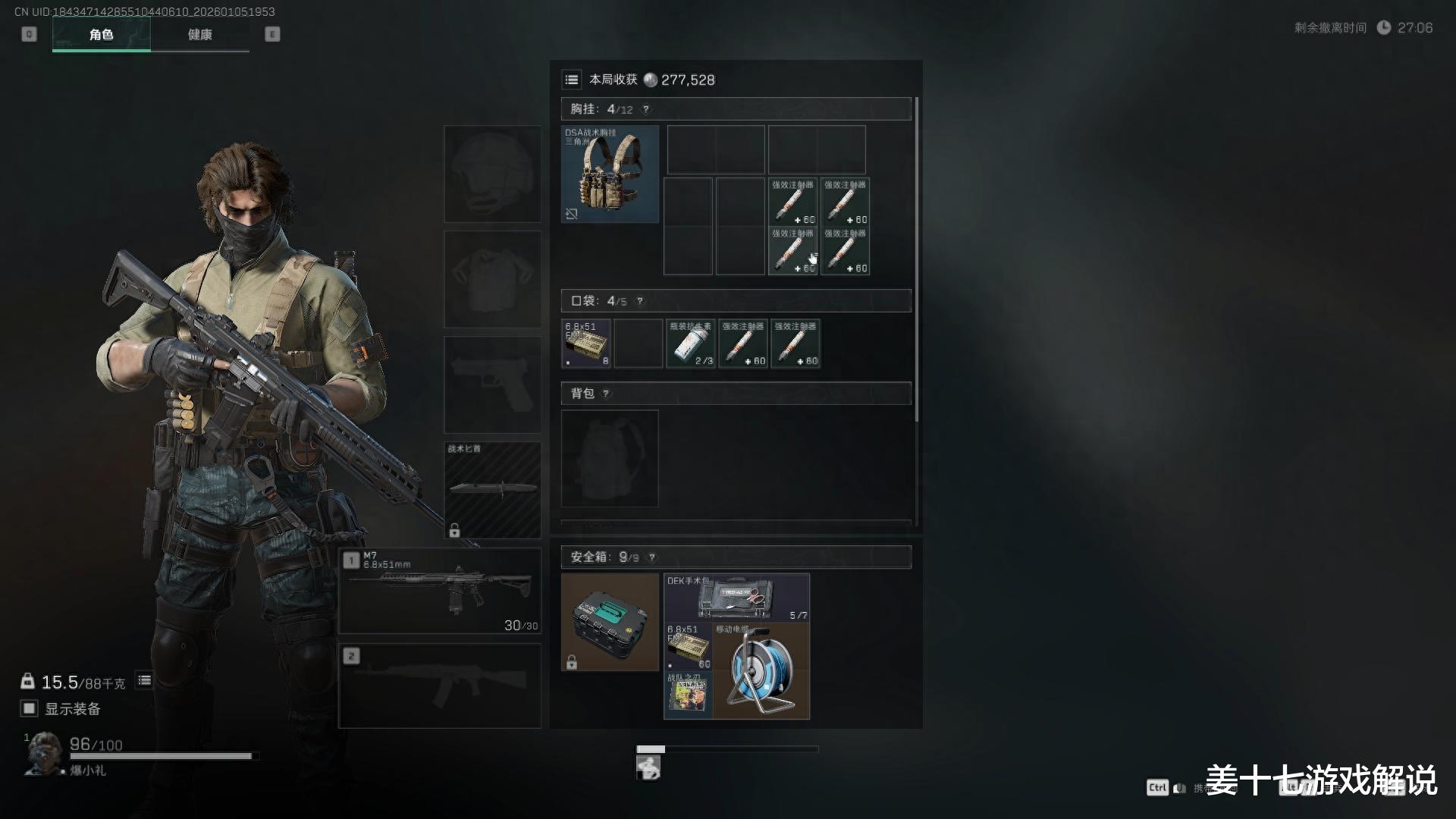Viewport: 1456px width, 819px height.
Task: Open the weight details list icon
Action: click(144, 680)
